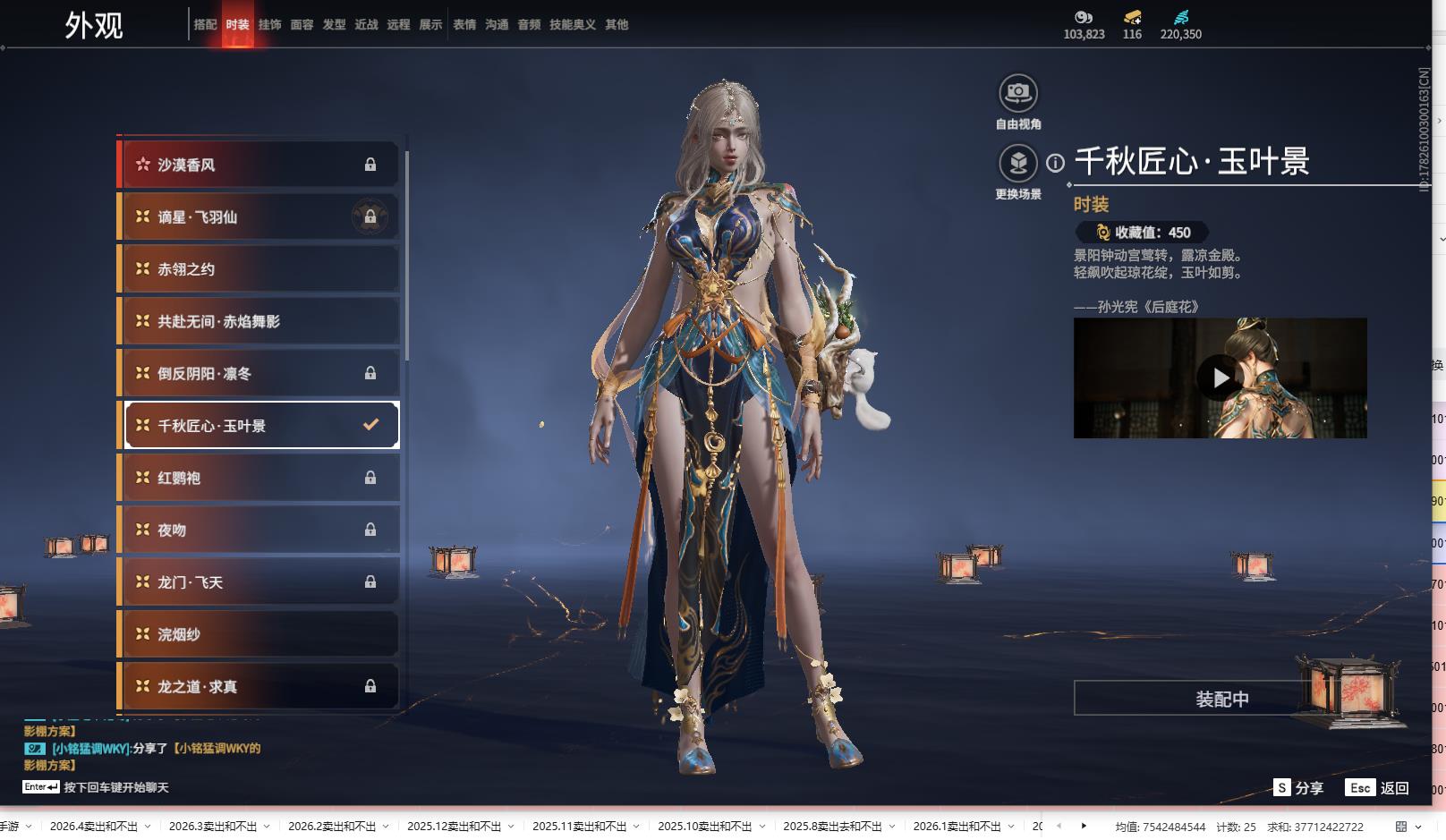
Task: Switch to the 面容 tab
Action: 302,25
